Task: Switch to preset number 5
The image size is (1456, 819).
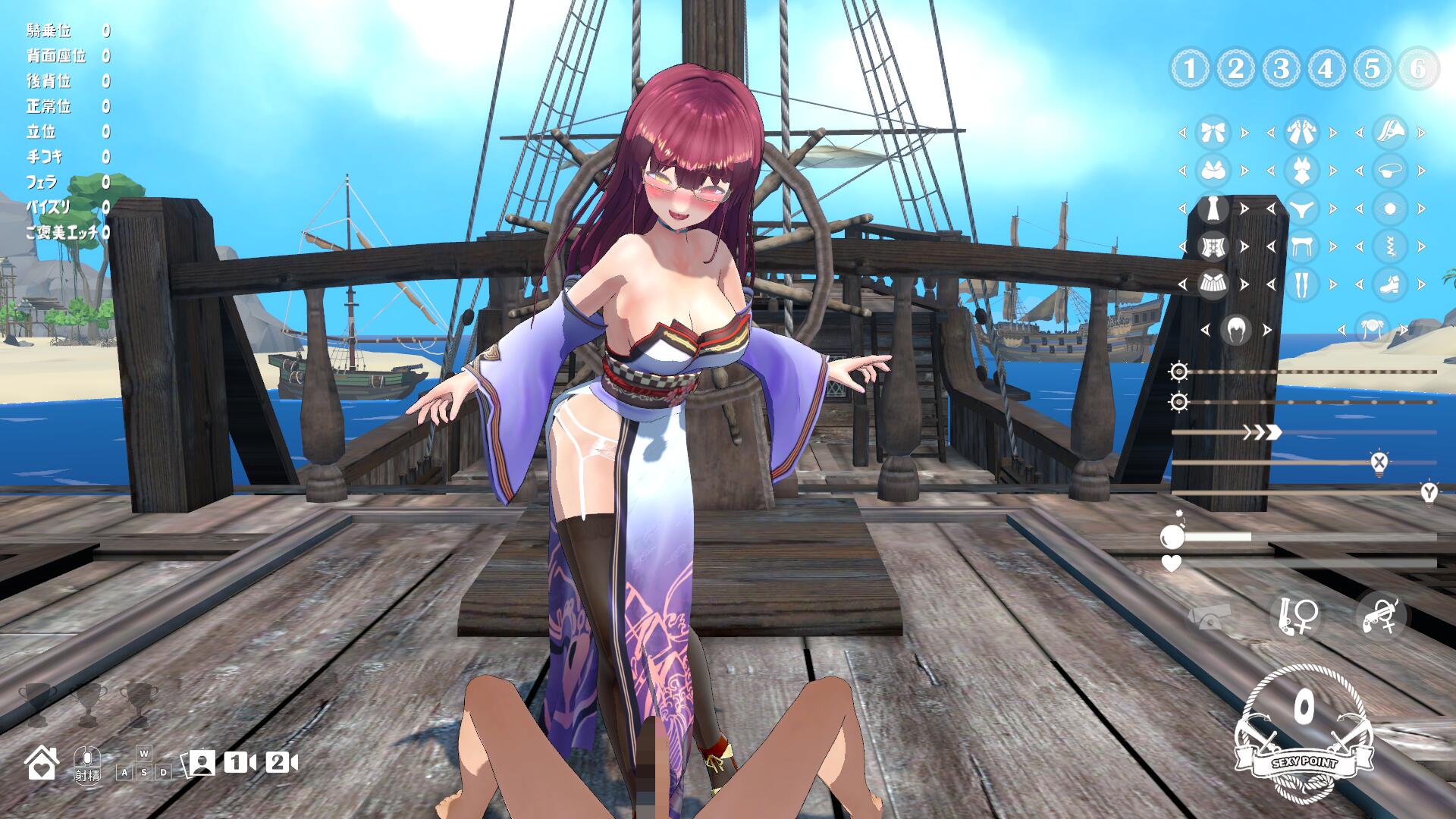Action: tap(1372, 69)
